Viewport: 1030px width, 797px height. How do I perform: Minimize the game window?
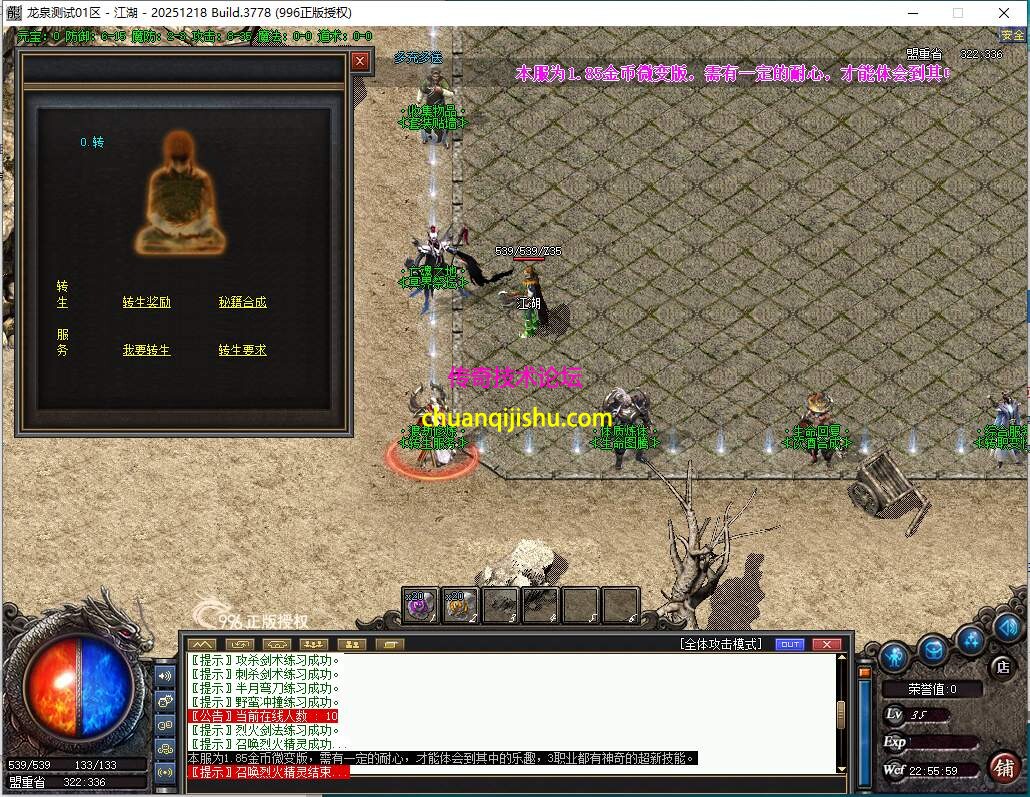tap(912, 13)
